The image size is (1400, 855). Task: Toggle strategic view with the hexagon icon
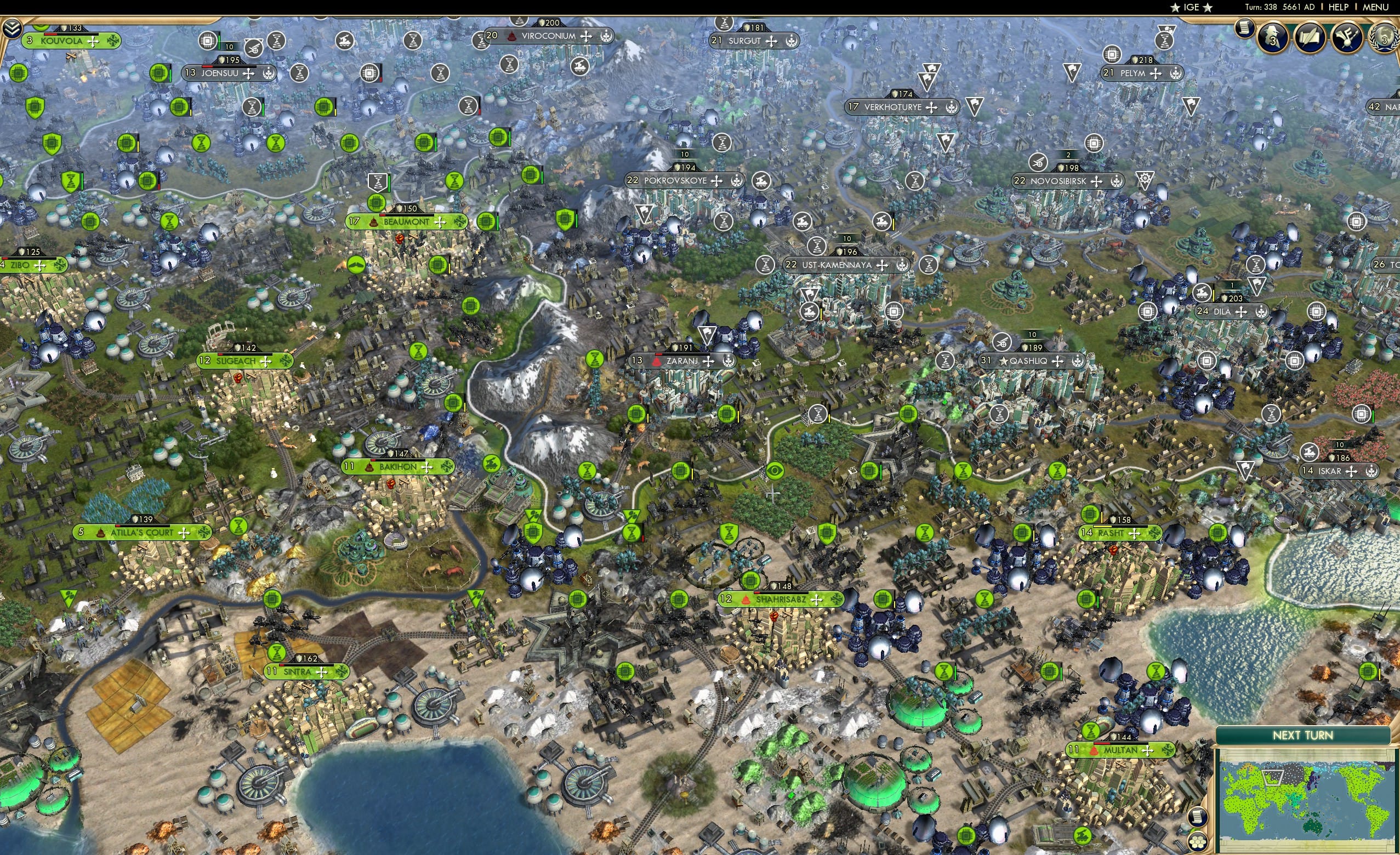[x=1198, y=842]
